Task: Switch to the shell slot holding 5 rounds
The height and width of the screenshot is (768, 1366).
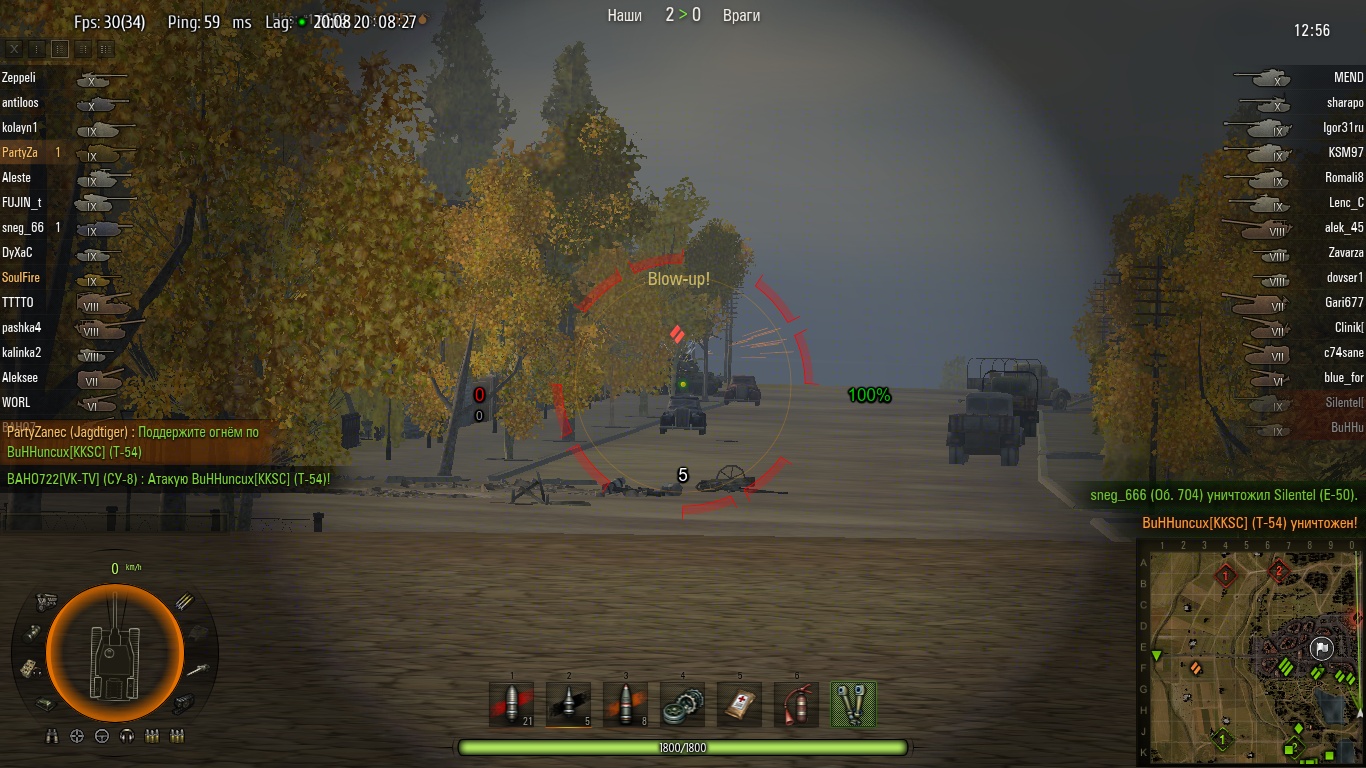Action: (568, 704)
